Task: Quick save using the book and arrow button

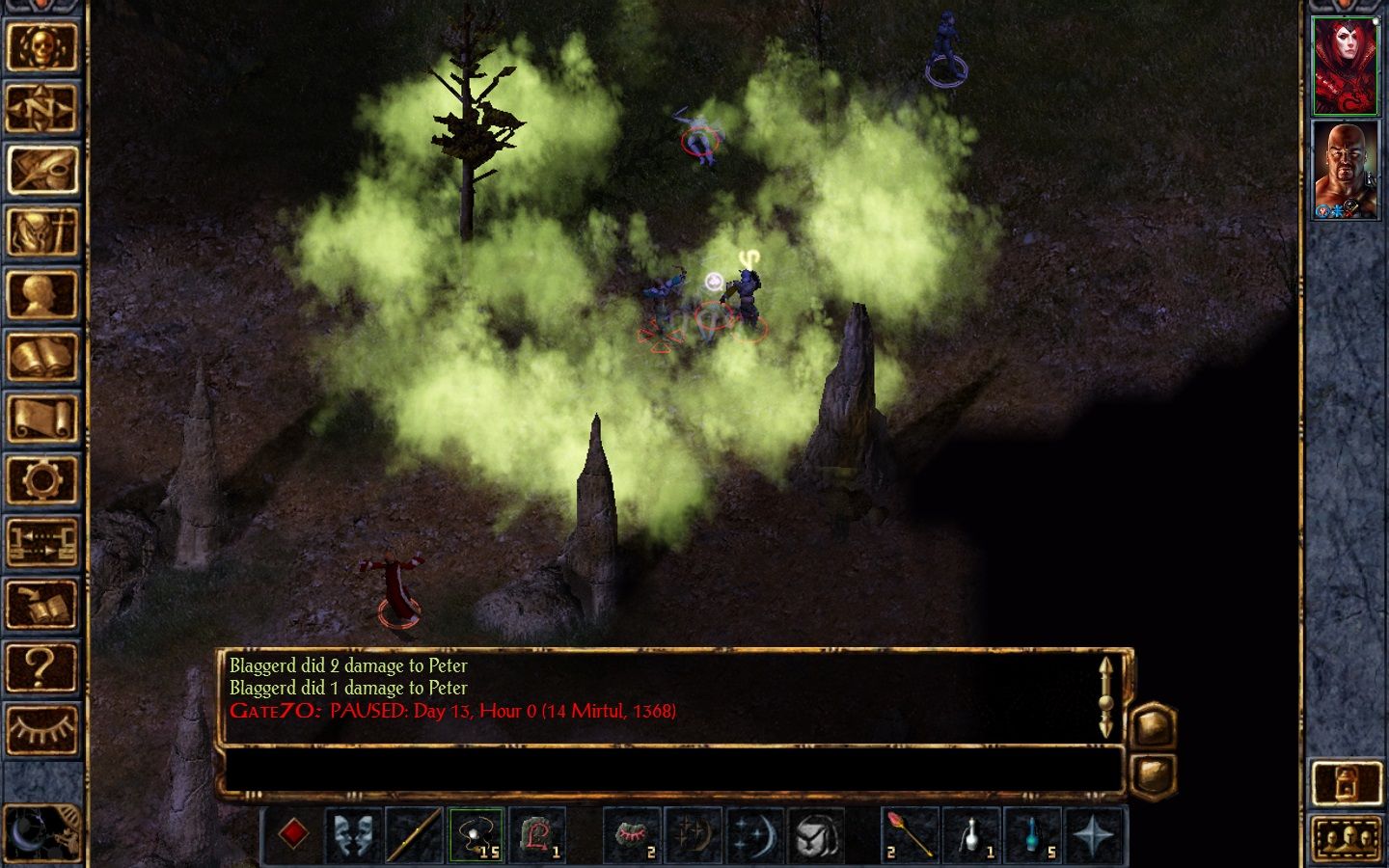Action: [41, 604]
